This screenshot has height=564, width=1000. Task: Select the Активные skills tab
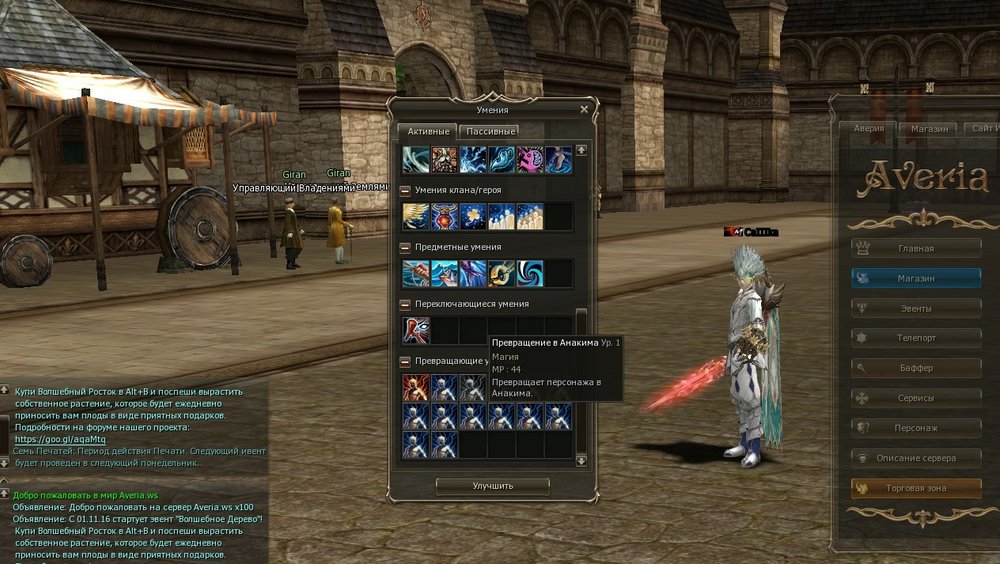[x=427, y=131]
